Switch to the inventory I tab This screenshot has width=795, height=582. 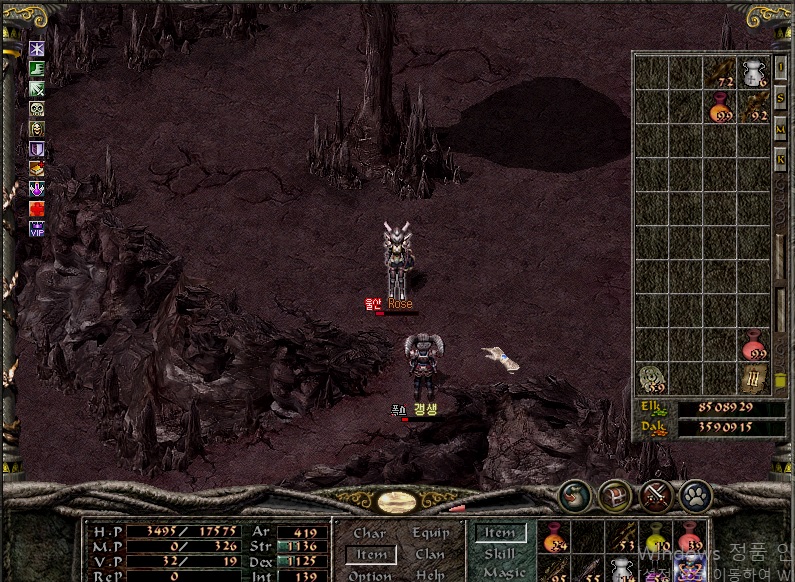coord(781,66)
